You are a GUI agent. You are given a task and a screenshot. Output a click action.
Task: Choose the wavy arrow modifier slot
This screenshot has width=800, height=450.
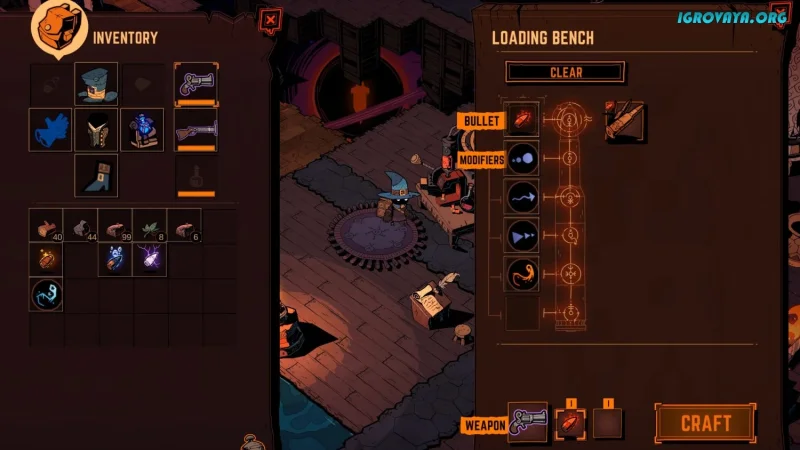tap(523, 197)
